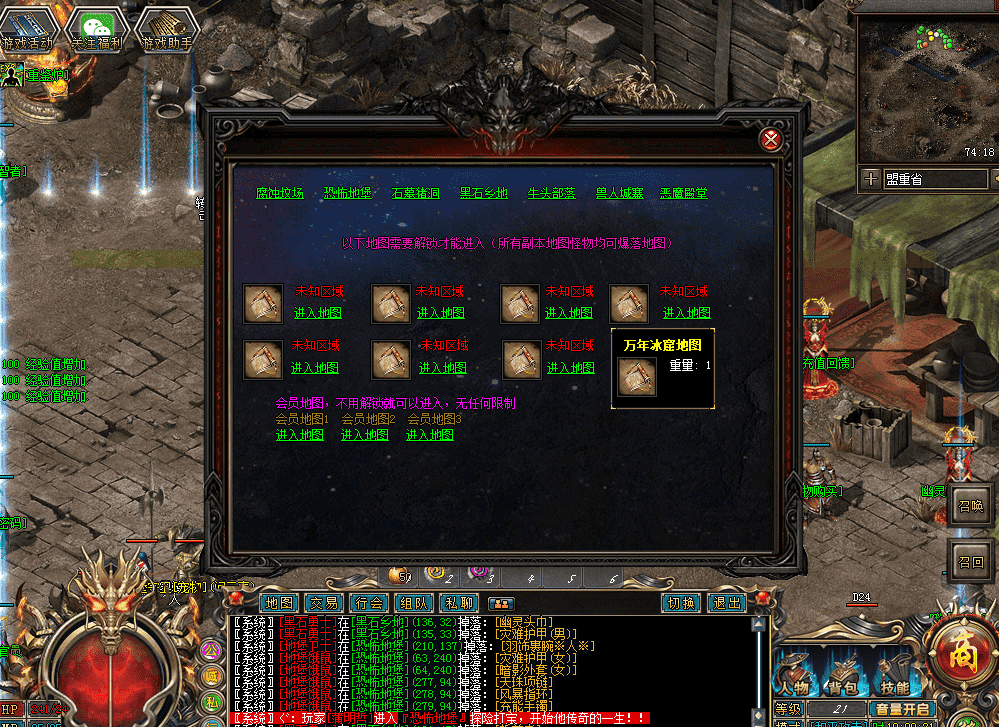Open the 游戏活动 events icon
This screenshot has width=999, height=727.
tap(29, 30)
